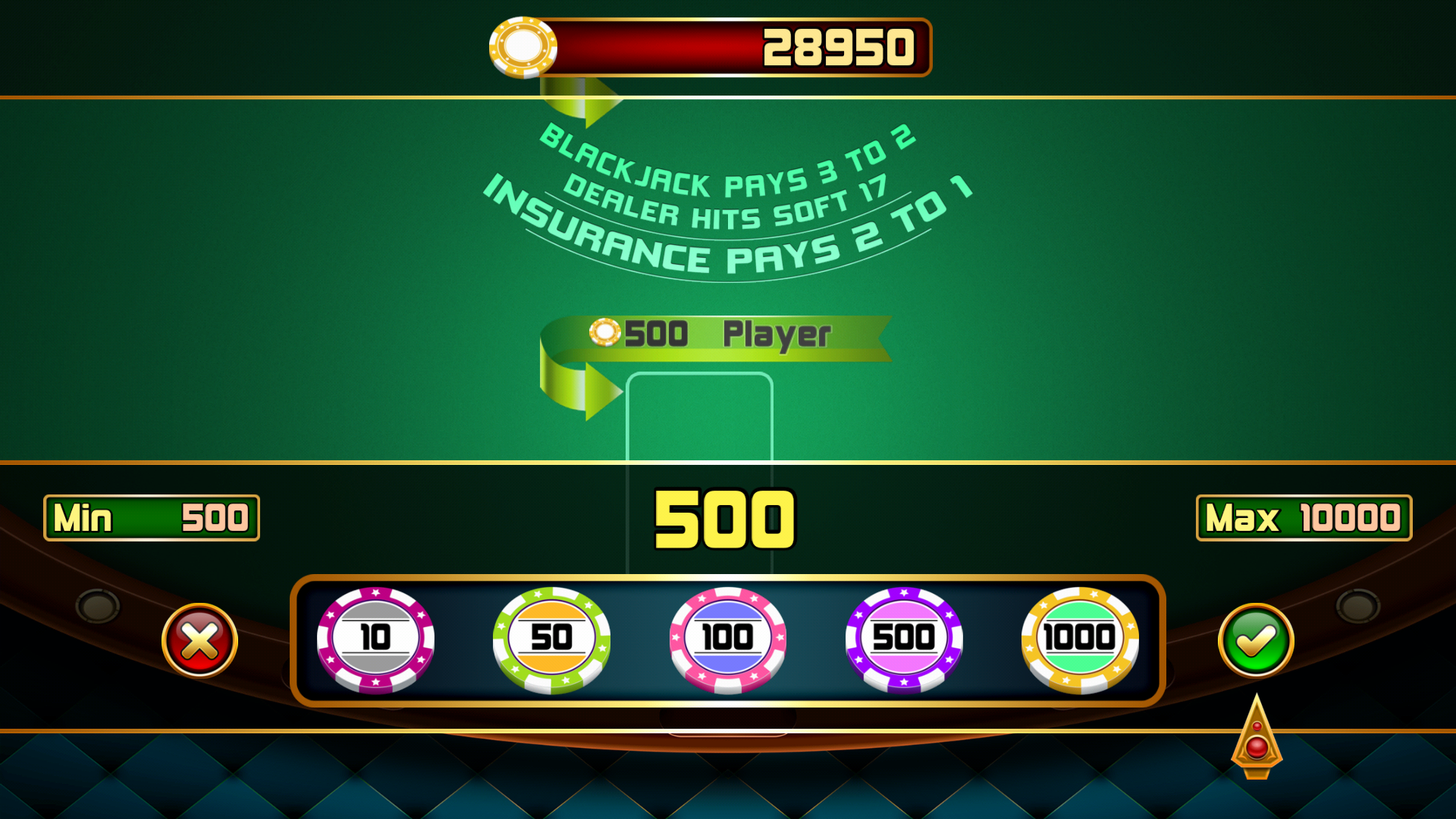1456x819 pixels.
Task: Select the 10 value betting chip
Action: coord(373,641)
